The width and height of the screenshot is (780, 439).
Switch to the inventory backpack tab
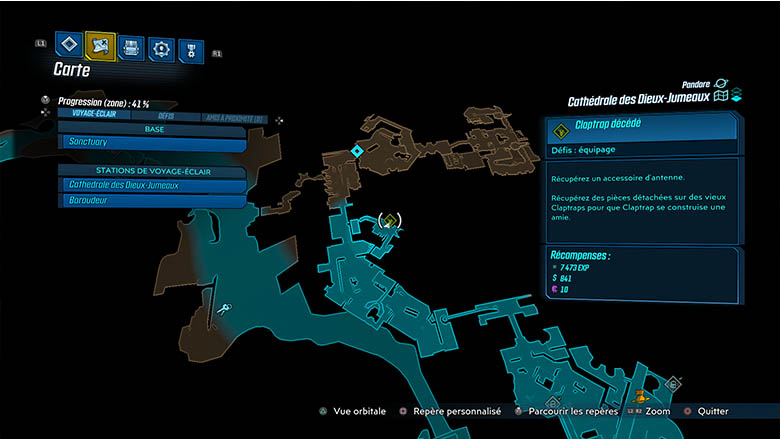(x=131, y=46)
